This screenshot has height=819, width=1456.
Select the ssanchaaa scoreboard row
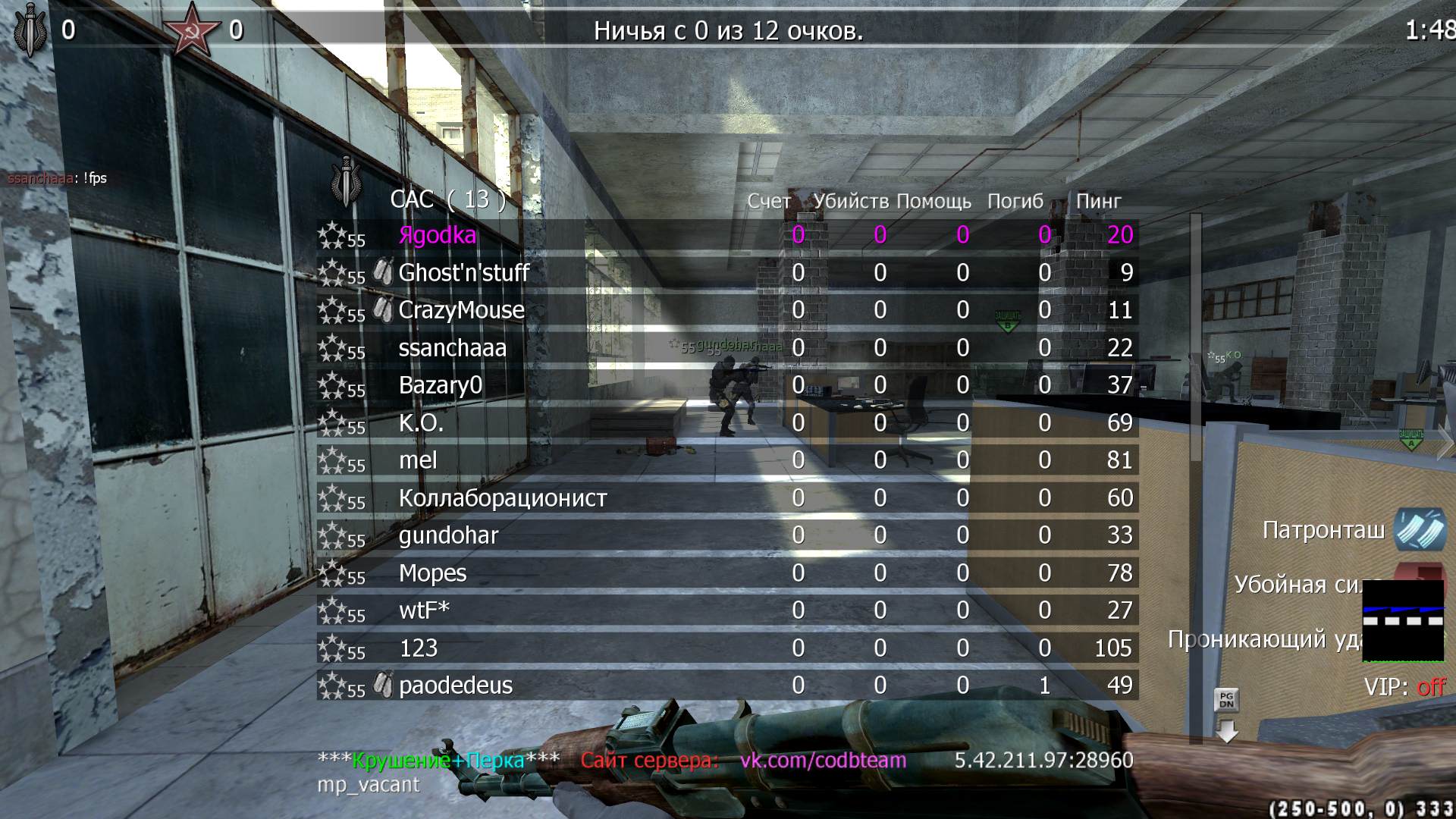[x=452, y=348]
